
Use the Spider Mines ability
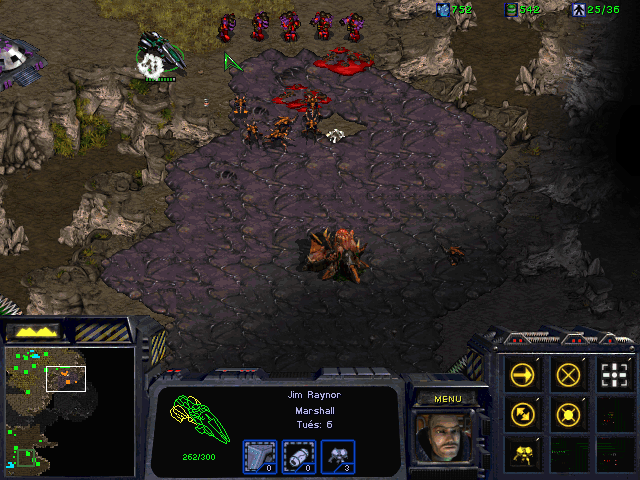click(523, 453)
